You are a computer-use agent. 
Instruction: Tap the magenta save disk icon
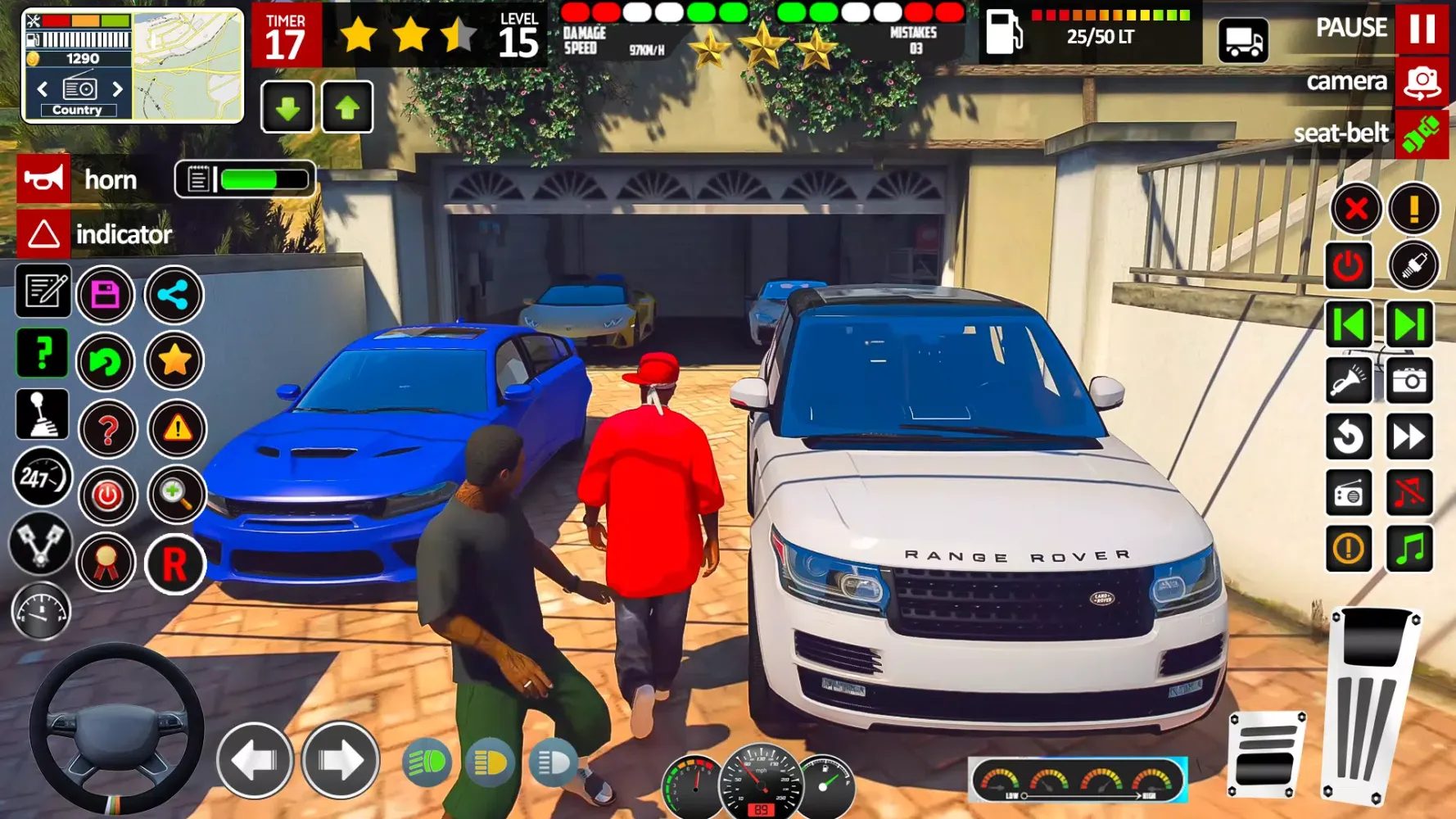[106, 294]
